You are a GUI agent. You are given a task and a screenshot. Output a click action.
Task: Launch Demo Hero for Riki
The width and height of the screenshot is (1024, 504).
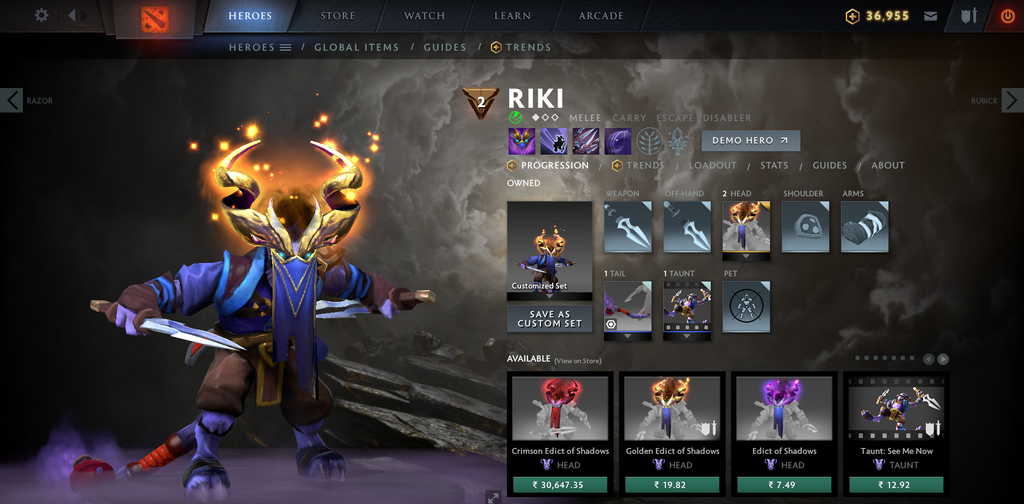(750, 141)
